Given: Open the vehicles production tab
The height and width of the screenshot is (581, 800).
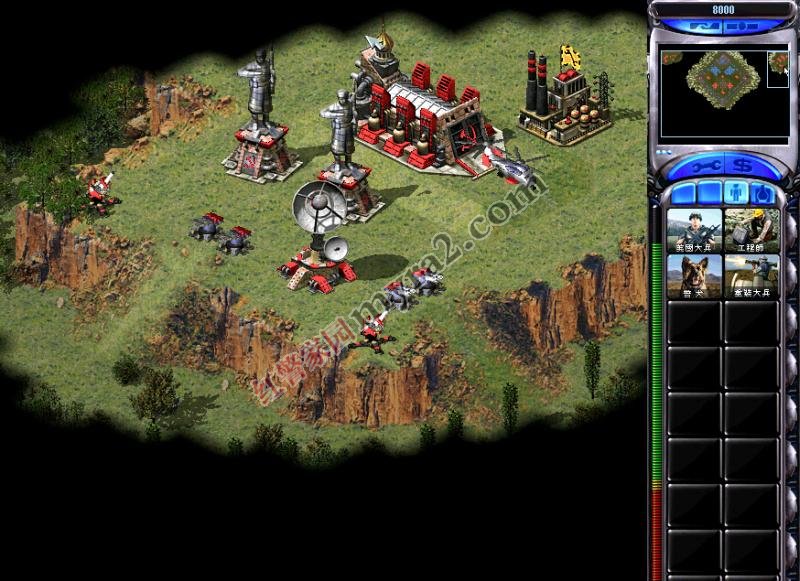Looking at the screenshot, I should pos(762,192).
